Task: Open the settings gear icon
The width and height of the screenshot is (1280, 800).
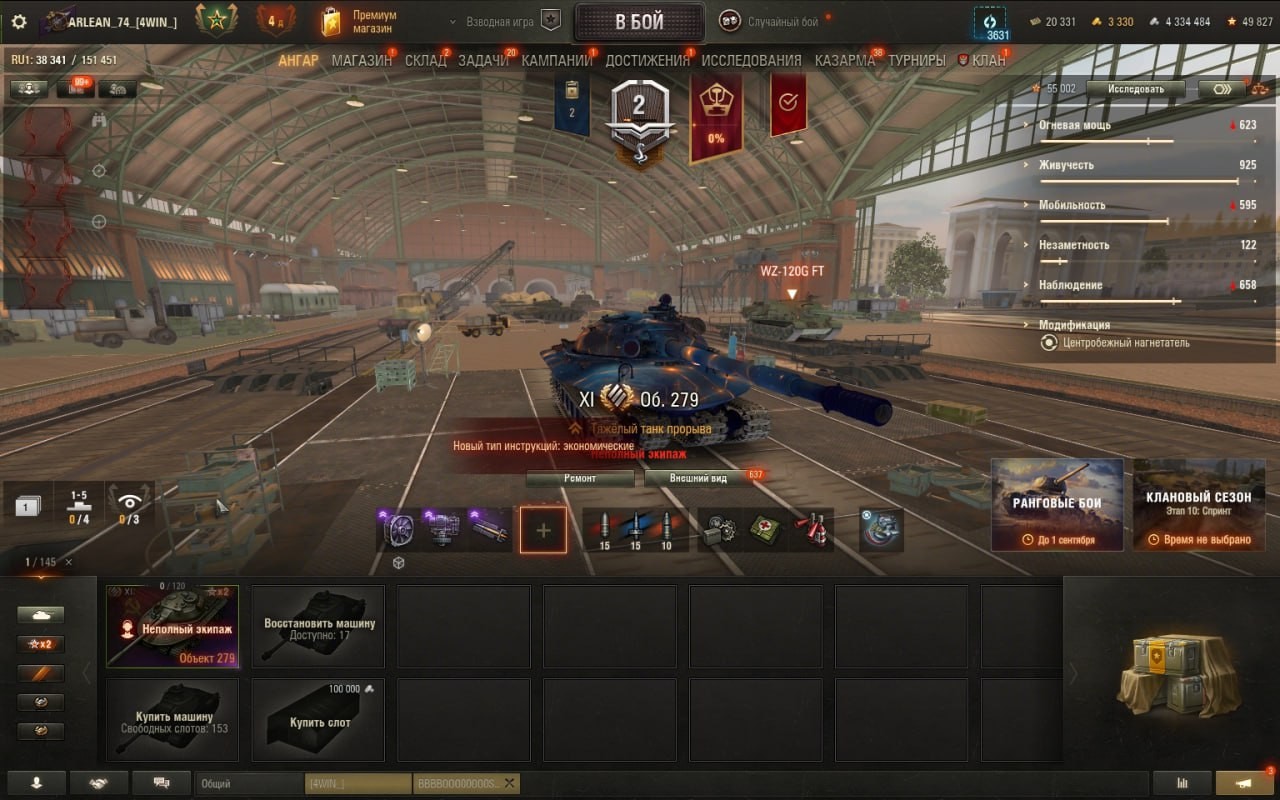Action: coord(18,22)
